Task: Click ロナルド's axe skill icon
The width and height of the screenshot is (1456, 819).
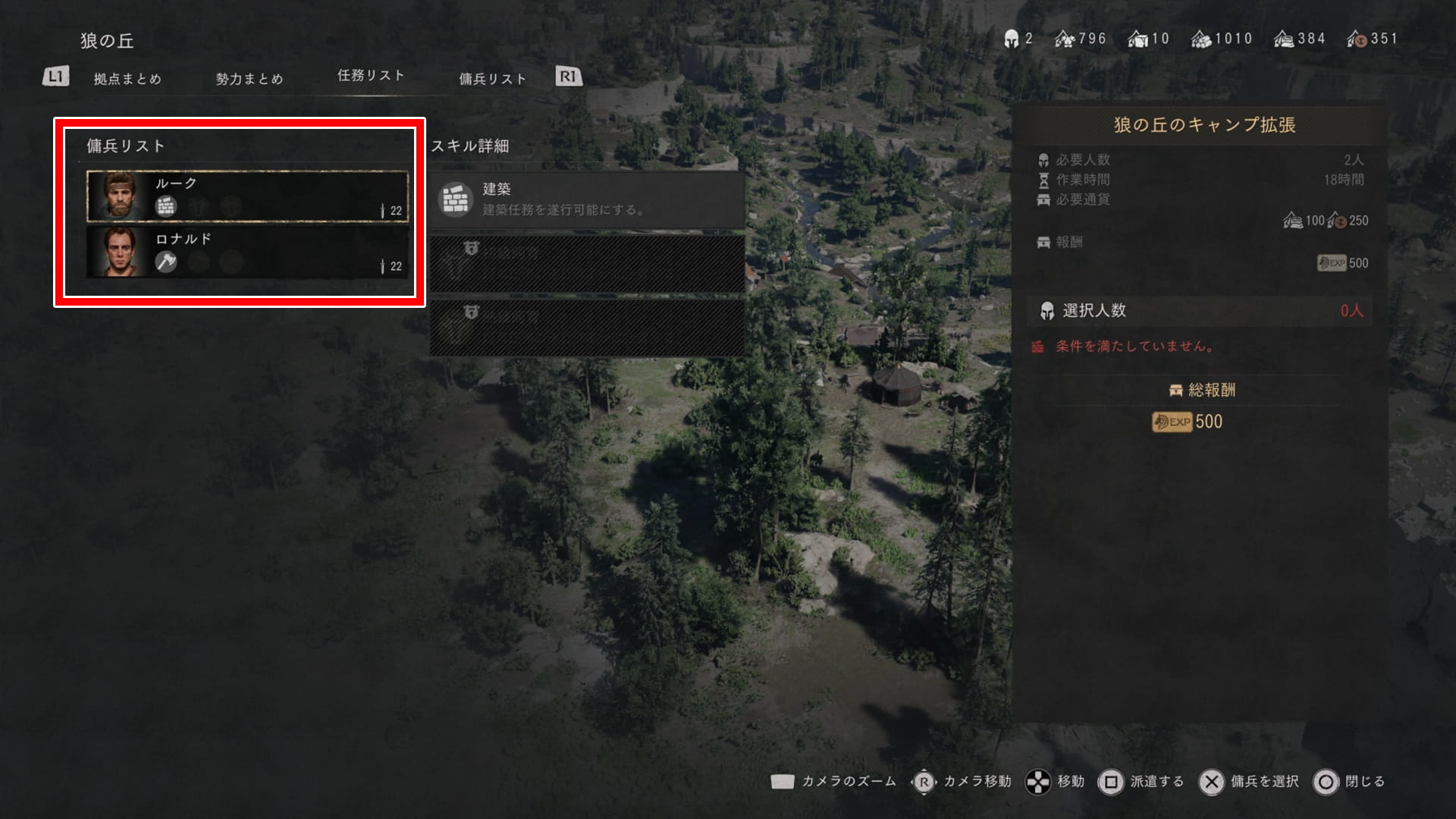Action: click(166, 262)
